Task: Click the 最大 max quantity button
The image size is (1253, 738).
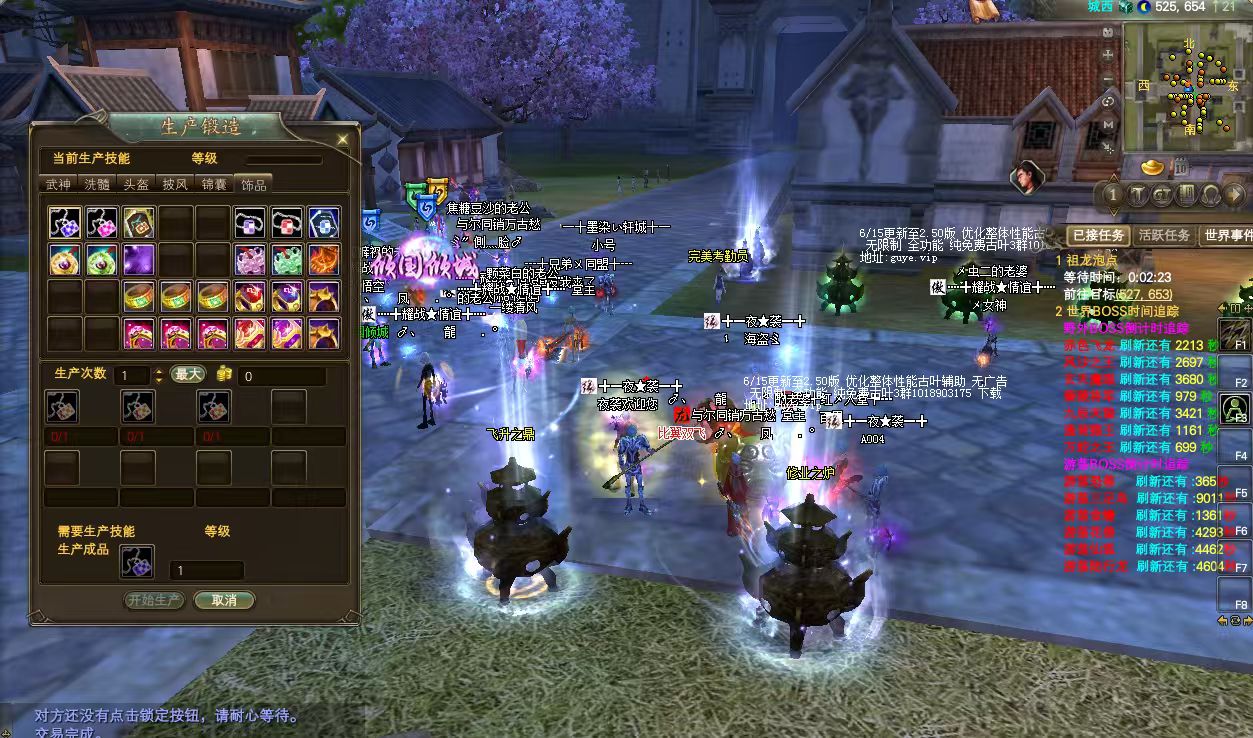Action: pos(188,374)
